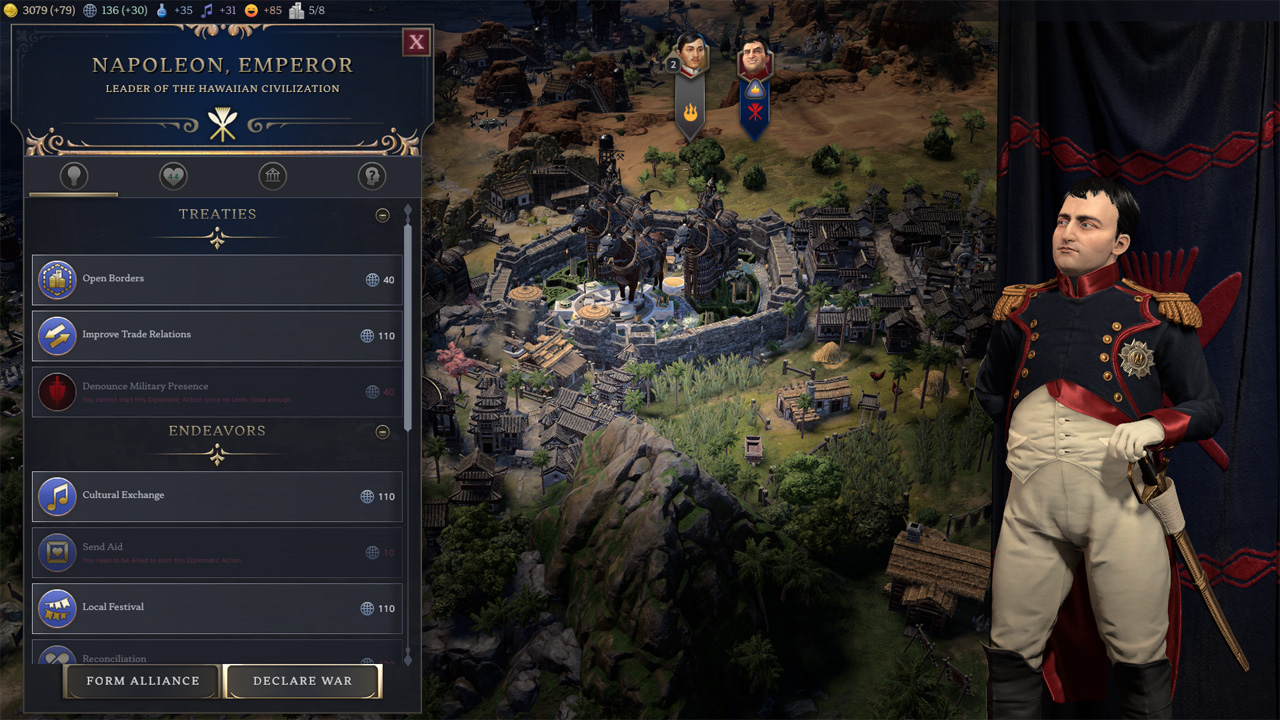
Task: Select the right leader portrait with blue banner
Action: tap(755, 60)
